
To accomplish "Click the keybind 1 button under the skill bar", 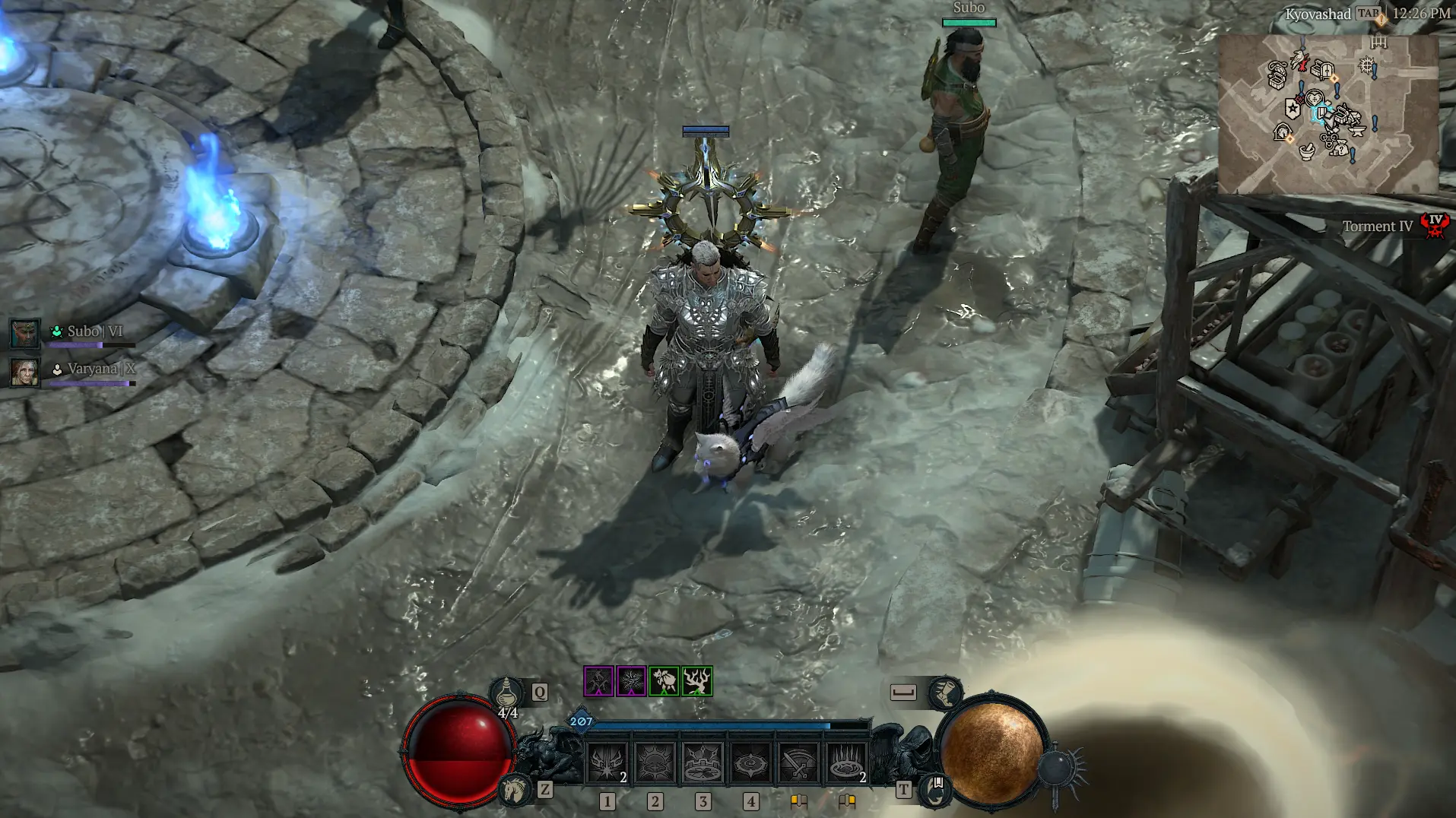I will click(x=607, y=802).
